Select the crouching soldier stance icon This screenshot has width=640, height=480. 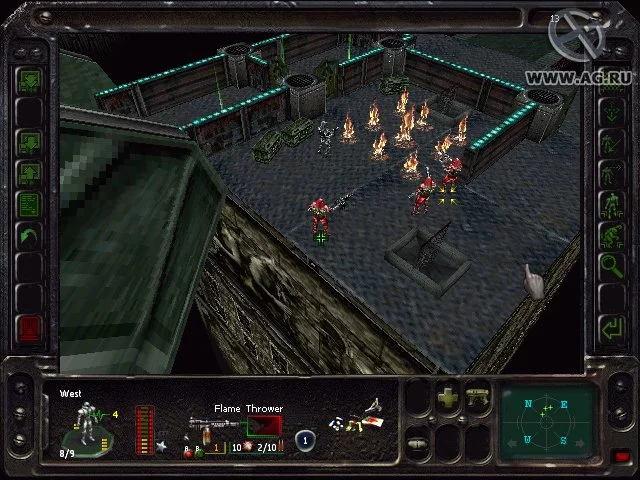click(611, 236)
